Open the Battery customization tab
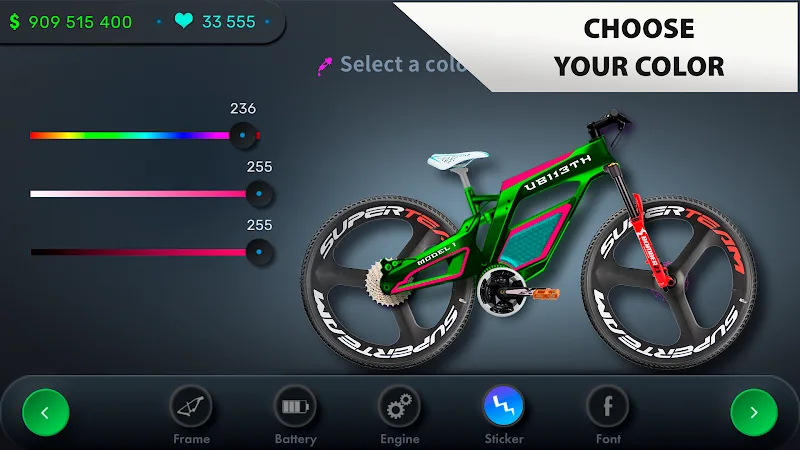Screen dimensions: 800x450 [295, 408]
